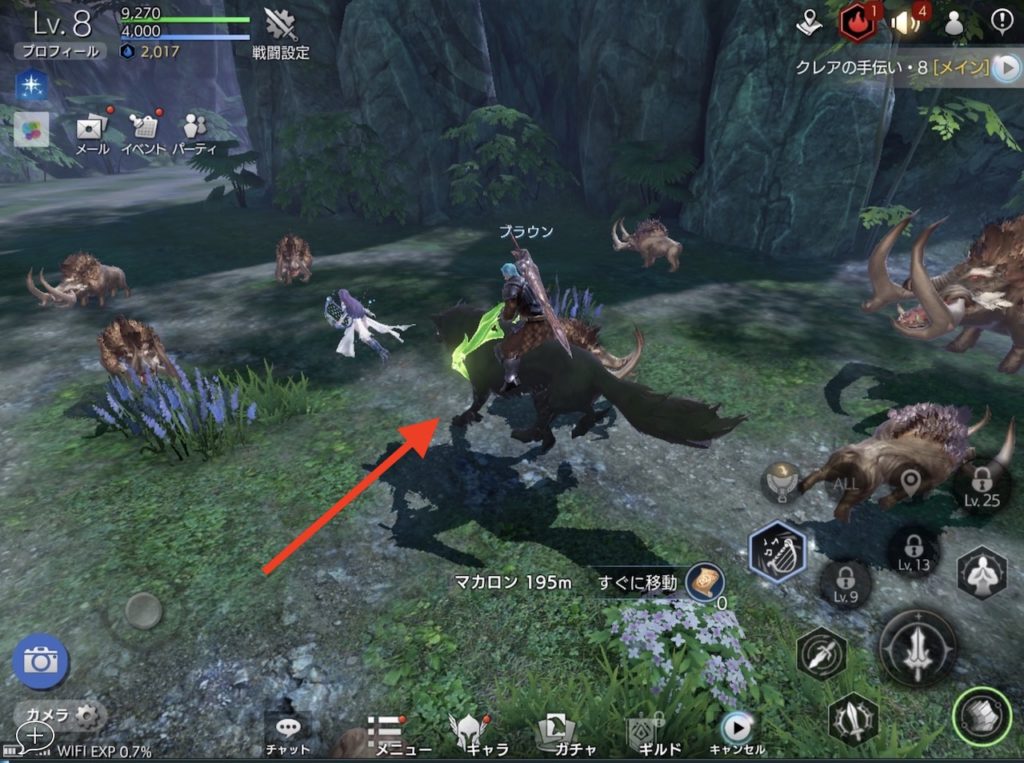The width and height of the screenshot is (1024, 763).
Task: Activate the large sword basic attack button
Action: click(918, 647)
